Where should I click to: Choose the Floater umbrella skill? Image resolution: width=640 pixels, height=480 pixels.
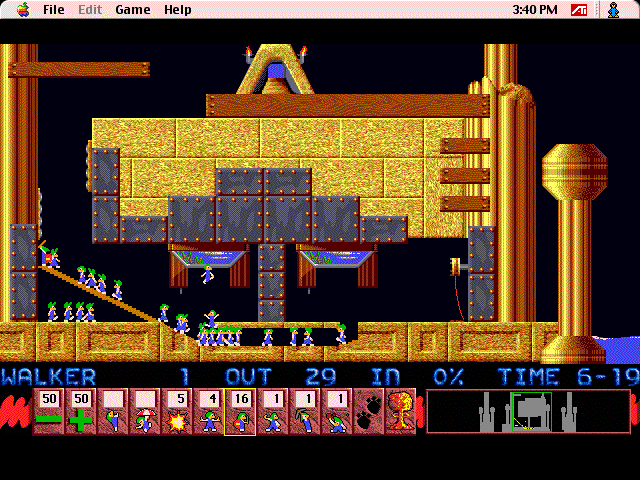tap(144, 412)
